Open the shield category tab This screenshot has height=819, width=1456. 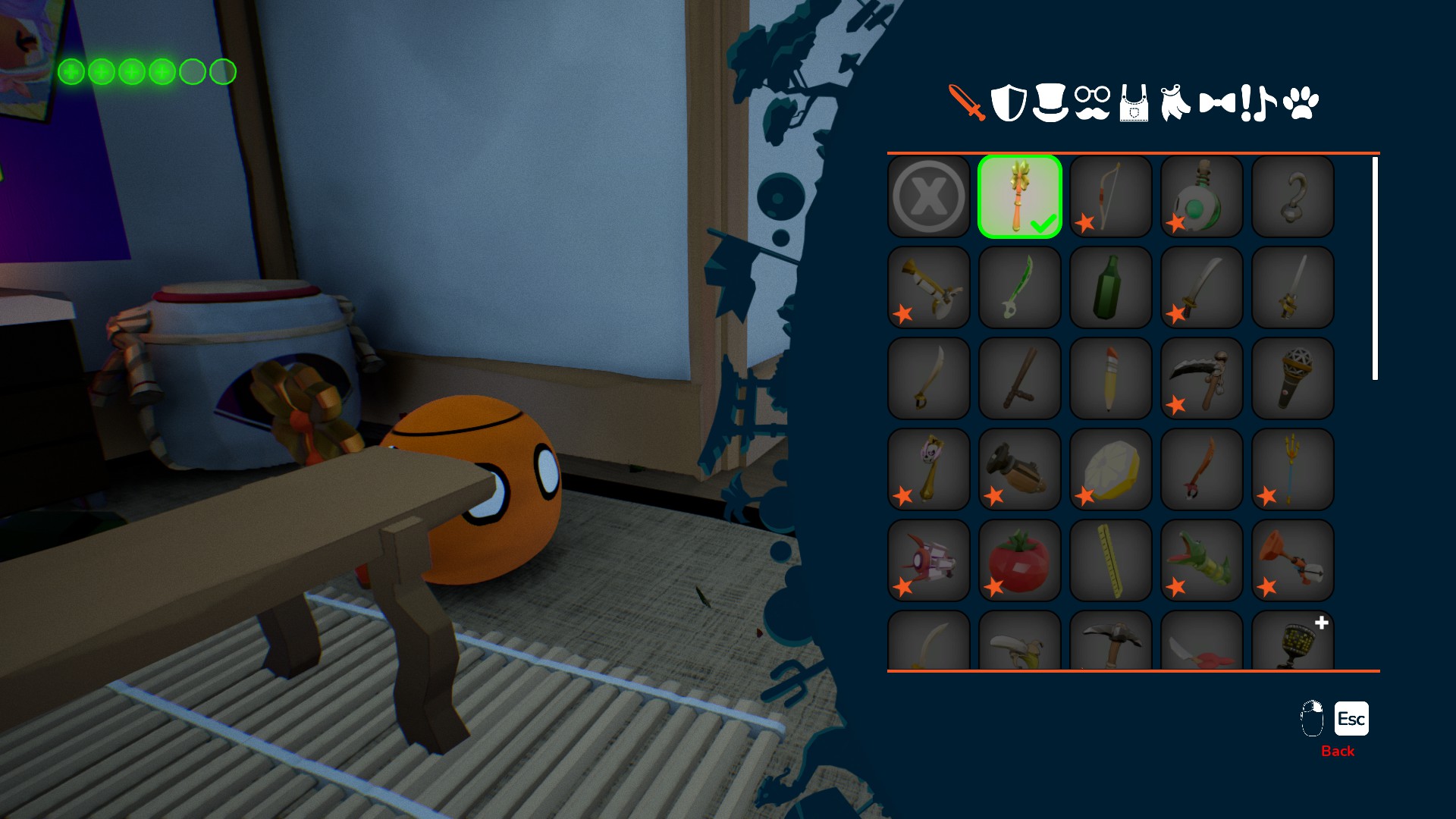(x=1009, y=102)
